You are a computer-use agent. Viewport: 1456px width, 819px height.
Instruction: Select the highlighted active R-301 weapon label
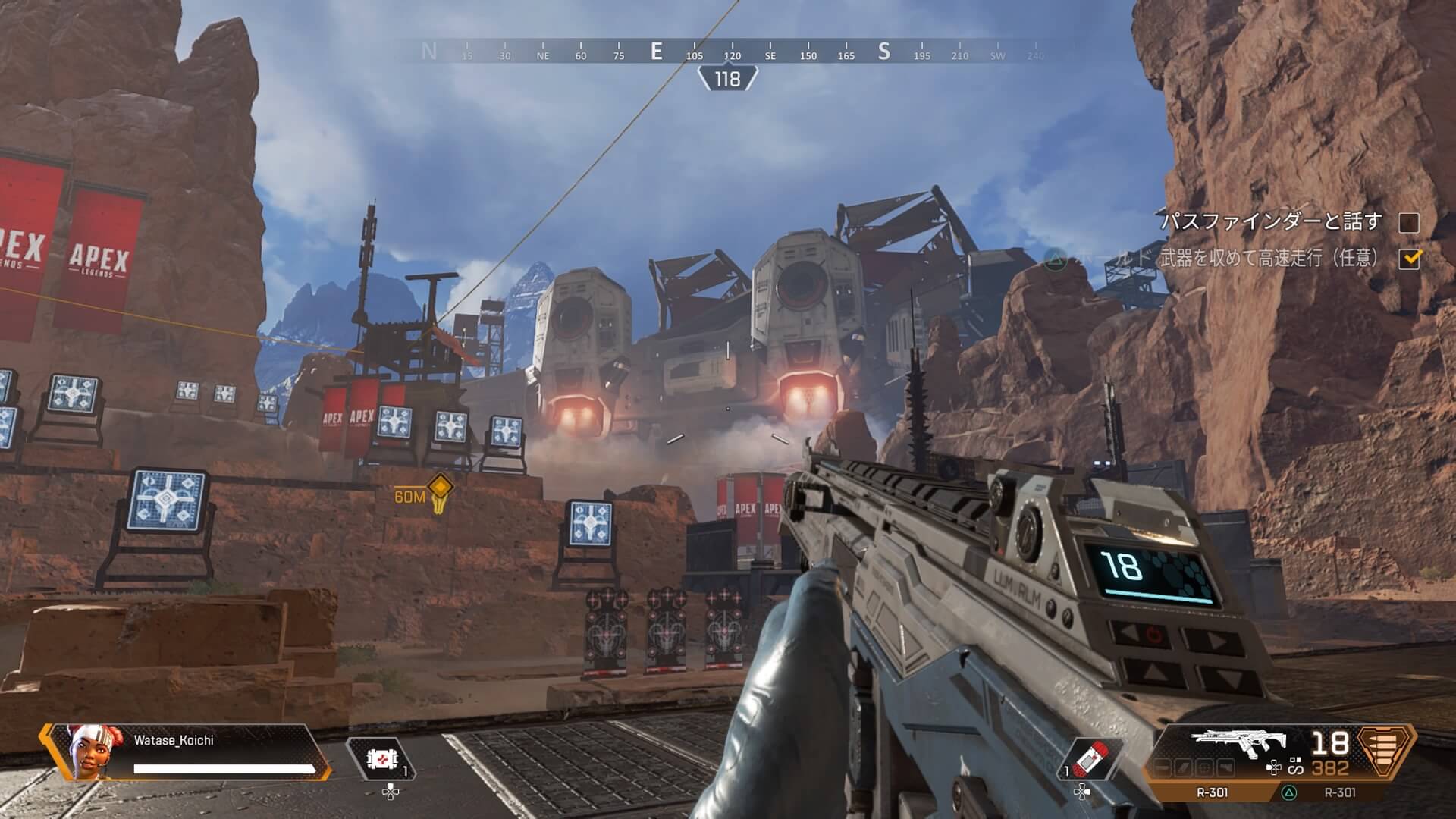click(1212, 792)
